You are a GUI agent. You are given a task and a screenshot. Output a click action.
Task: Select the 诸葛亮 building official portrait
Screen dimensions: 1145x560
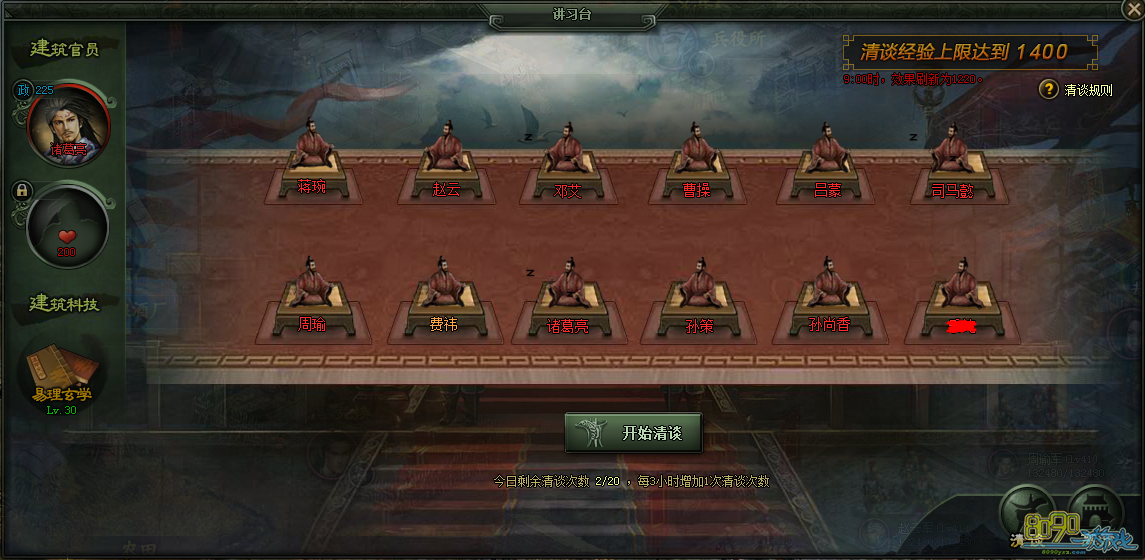[66, 123]
